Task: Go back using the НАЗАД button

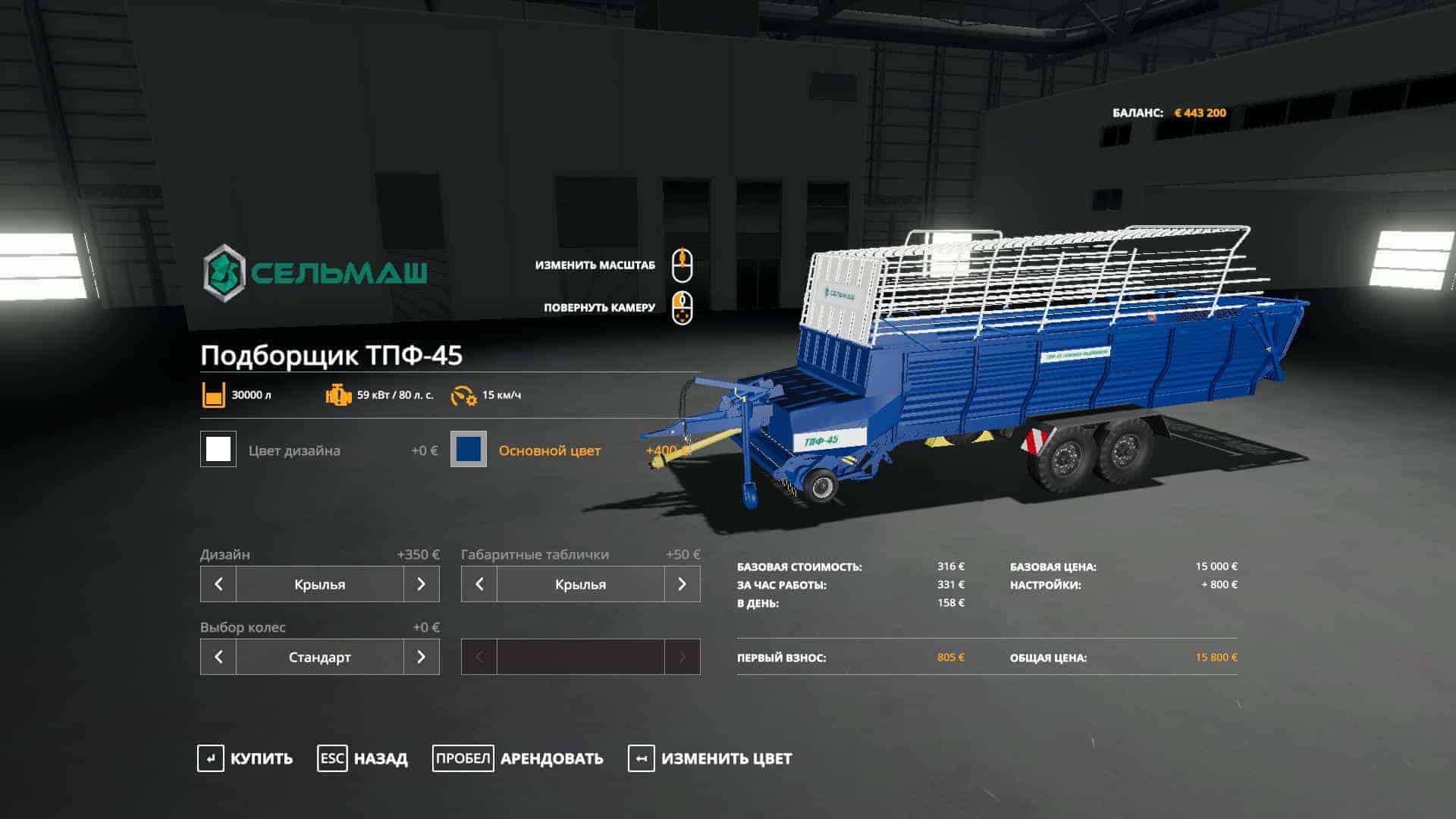Action: [x=362, y=758]
